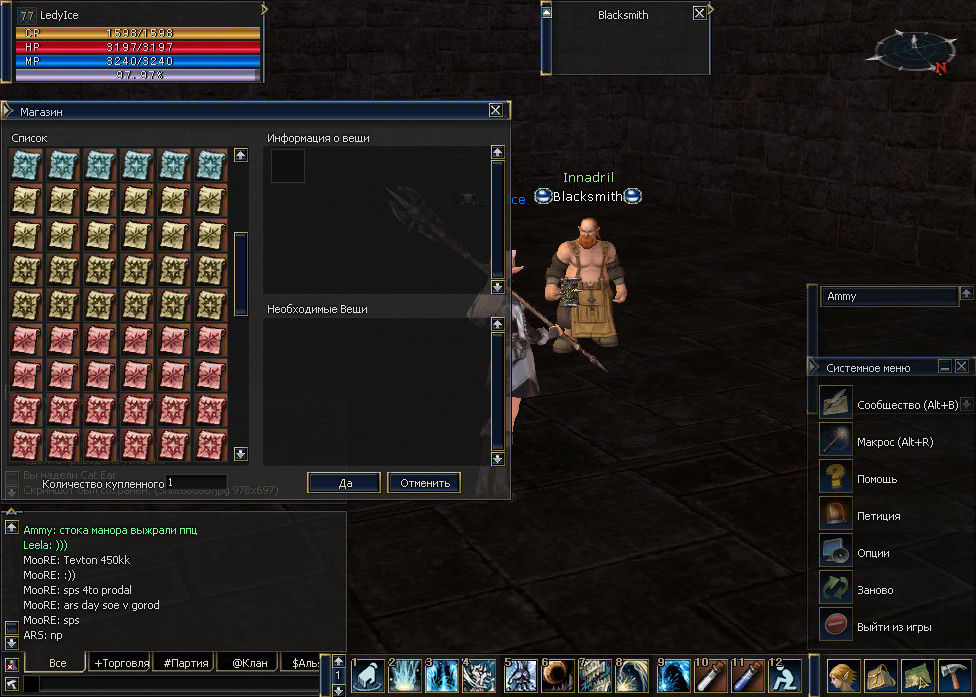976x697 pixels.
Task: Open the Помощь help entry
Action: pyautogui.click(x=876, y=479)
